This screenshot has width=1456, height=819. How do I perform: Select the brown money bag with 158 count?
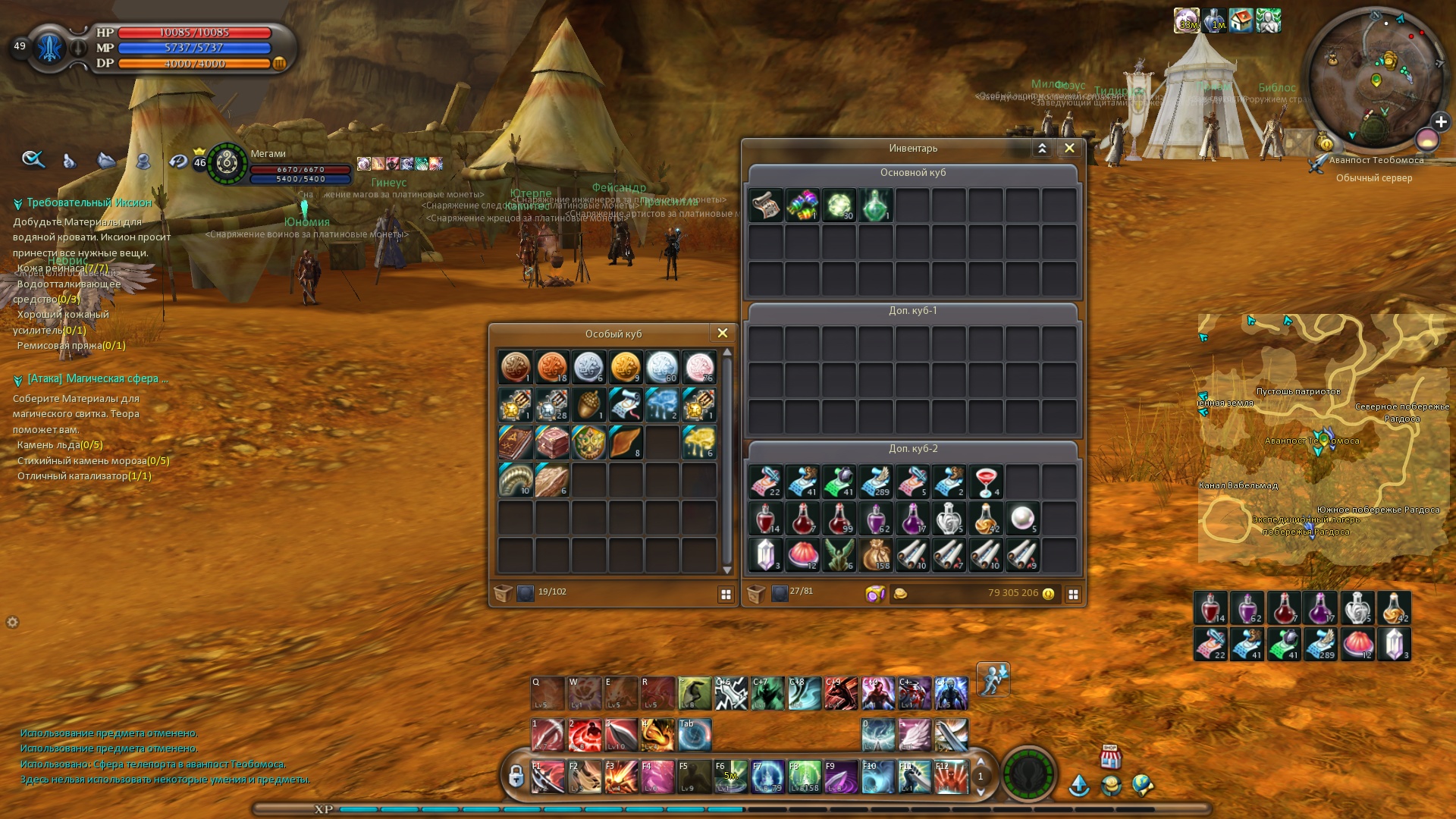876,555
